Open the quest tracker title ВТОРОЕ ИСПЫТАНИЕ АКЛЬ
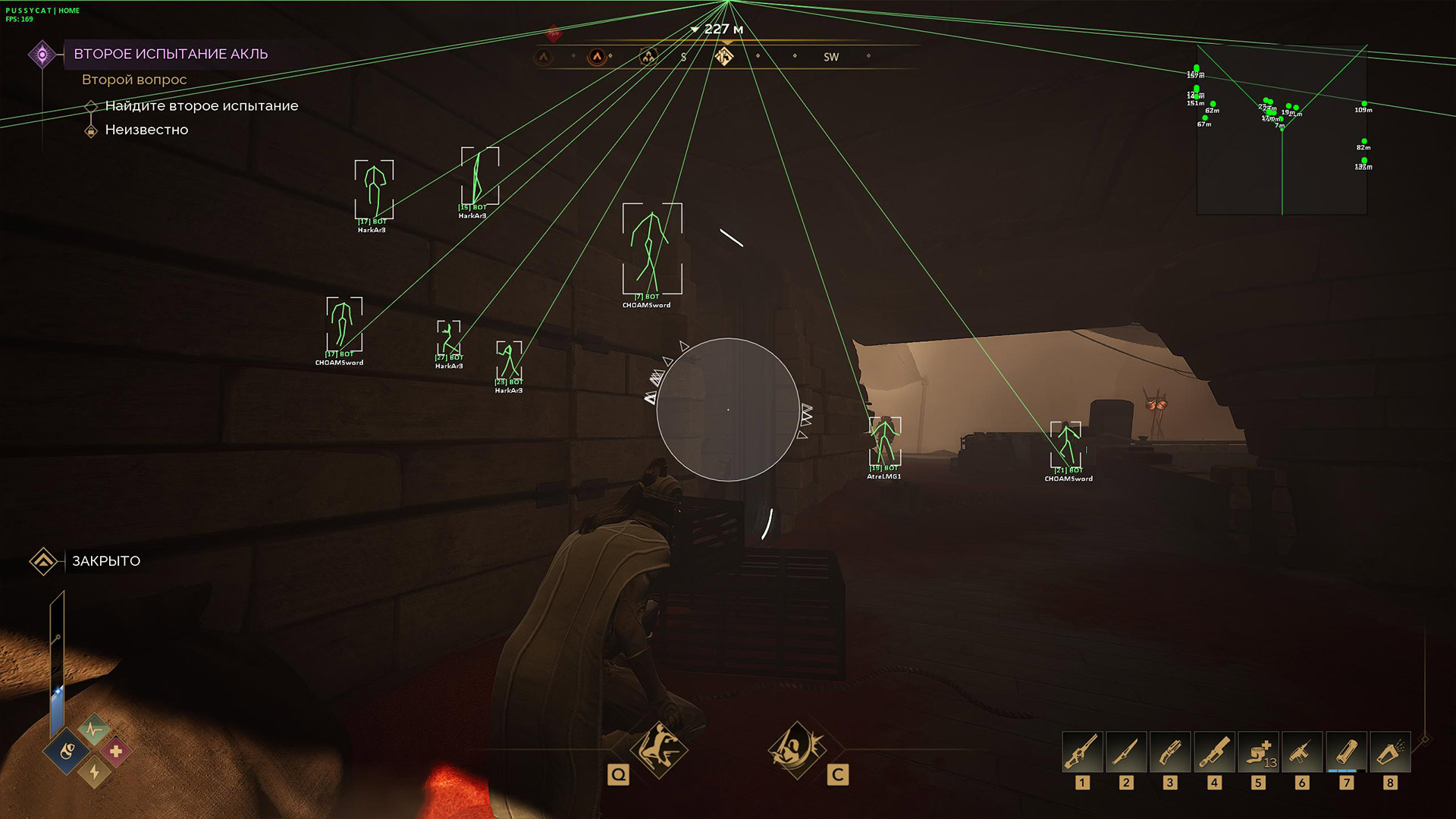1456x819 pixels. 171,54
